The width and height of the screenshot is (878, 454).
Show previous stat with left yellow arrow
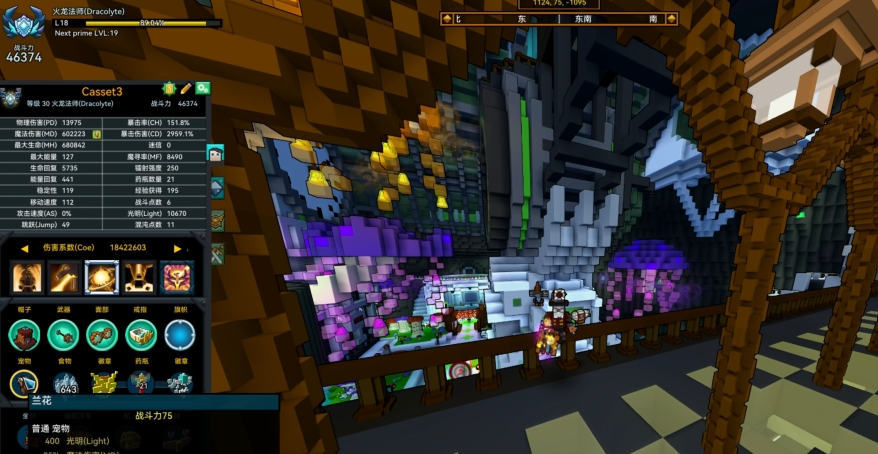pyautogui.click(x=24, y=248)
